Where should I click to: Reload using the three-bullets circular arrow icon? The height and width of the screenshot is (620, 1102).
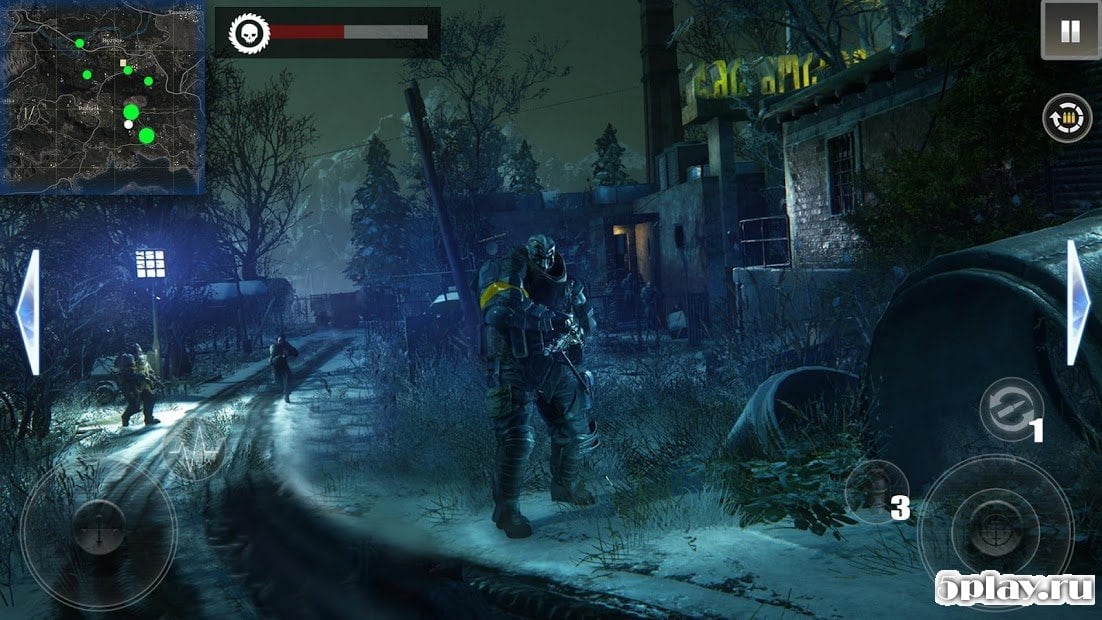coord(1068,119)
